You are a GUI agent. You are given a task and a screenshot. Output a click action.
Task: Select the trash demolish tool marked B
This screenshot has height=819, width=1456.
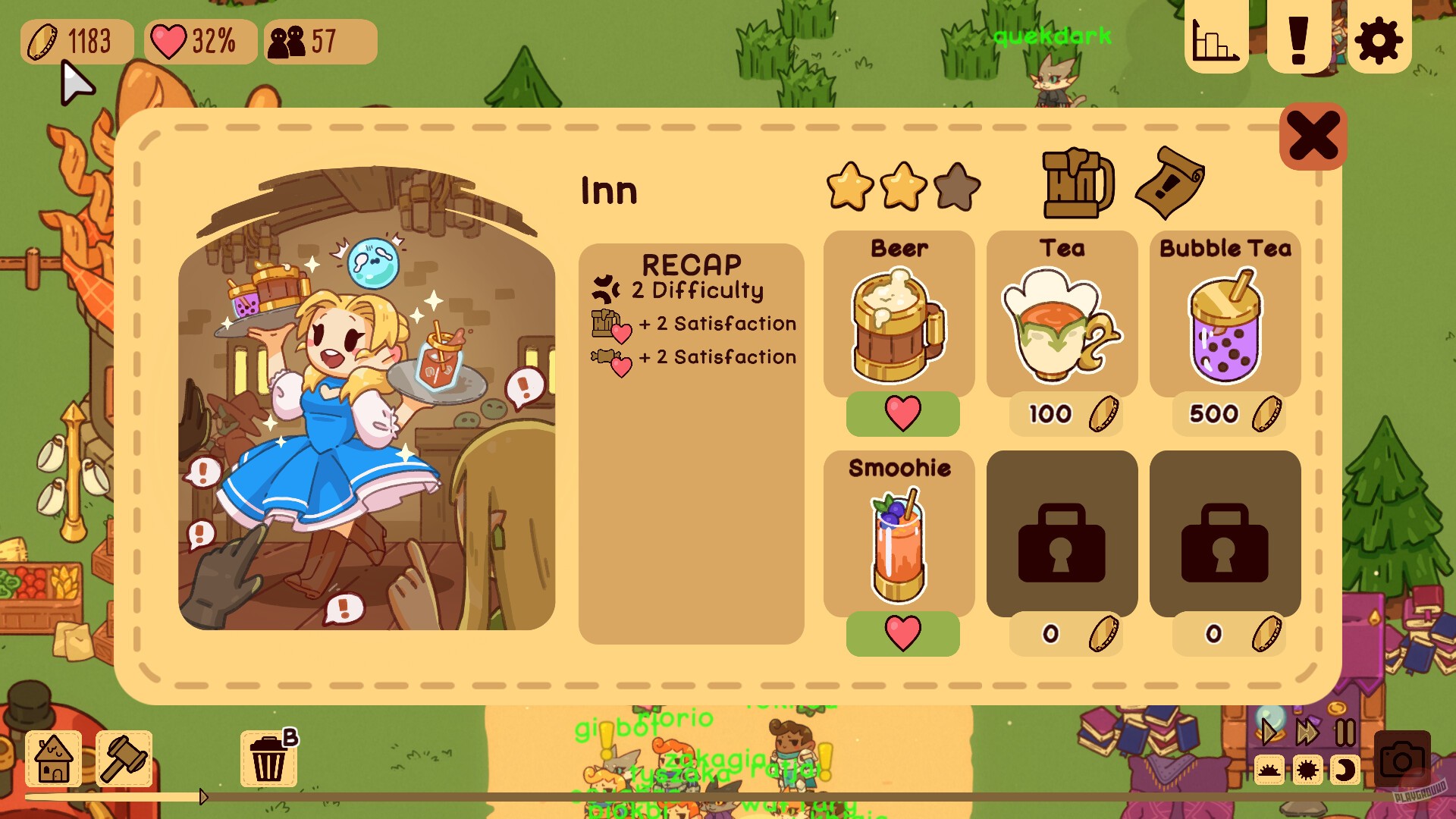coord(269,758)
